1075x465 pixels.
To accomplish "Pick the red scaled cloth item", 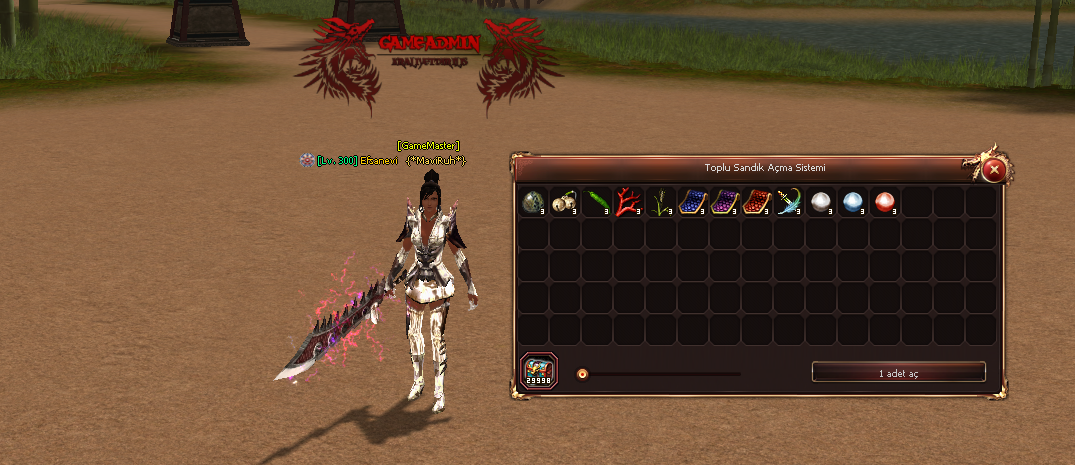I will (757, 202).
